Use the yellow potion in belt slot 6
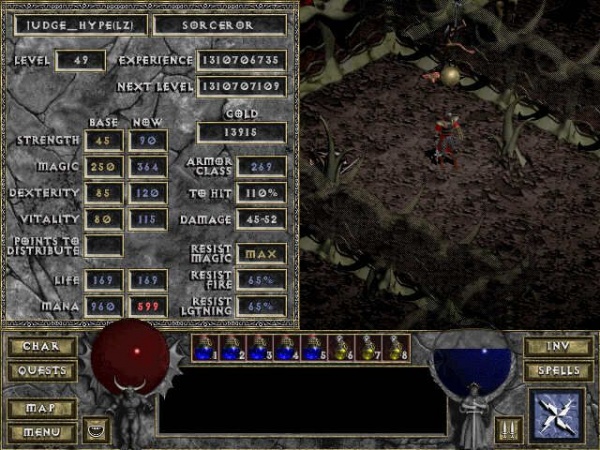This screenshot has height=450, width=600. point(342,349)
